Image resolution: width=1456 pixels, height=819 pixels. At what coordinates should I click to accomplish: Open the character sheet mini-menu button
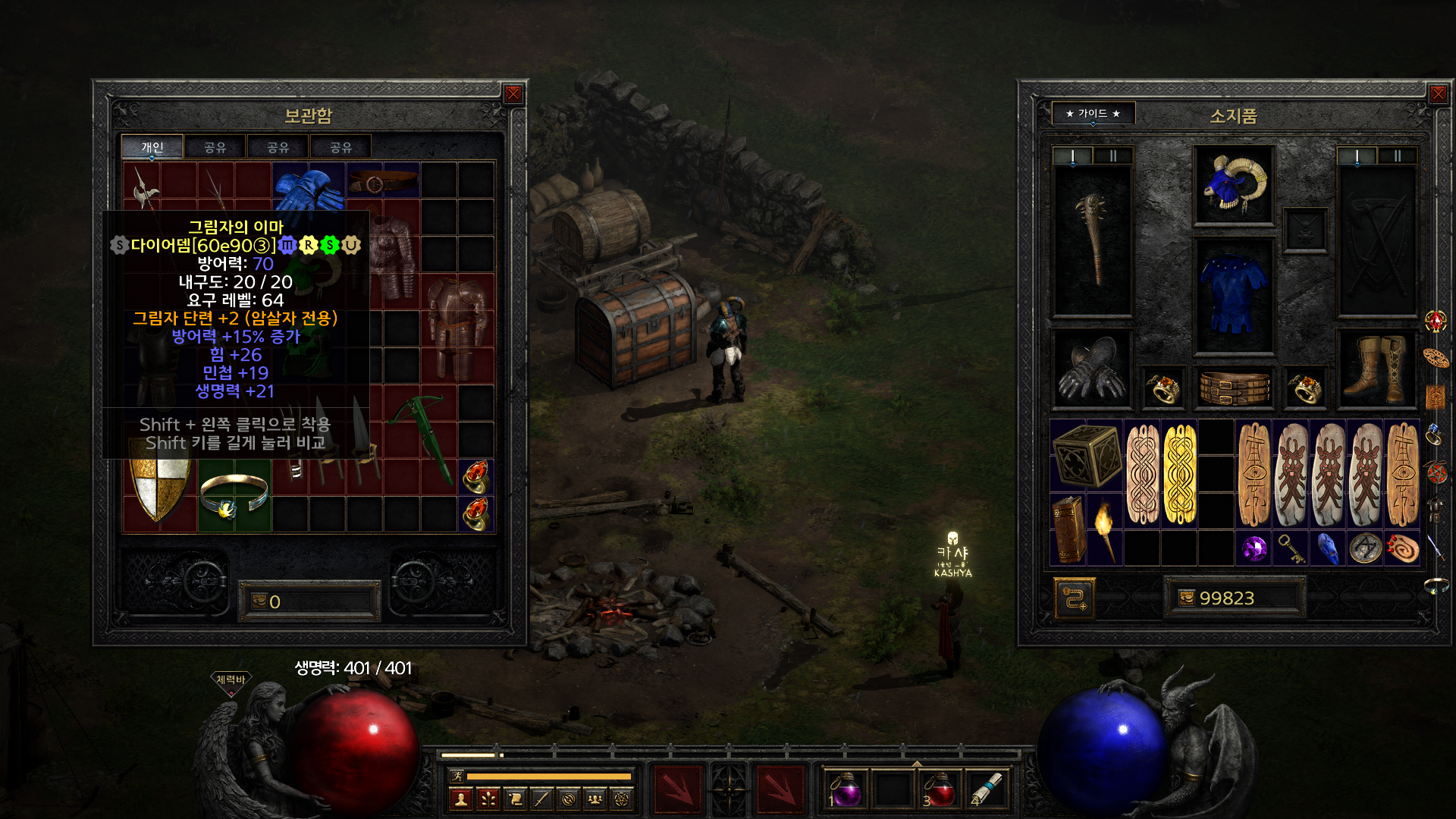point(461,799)
